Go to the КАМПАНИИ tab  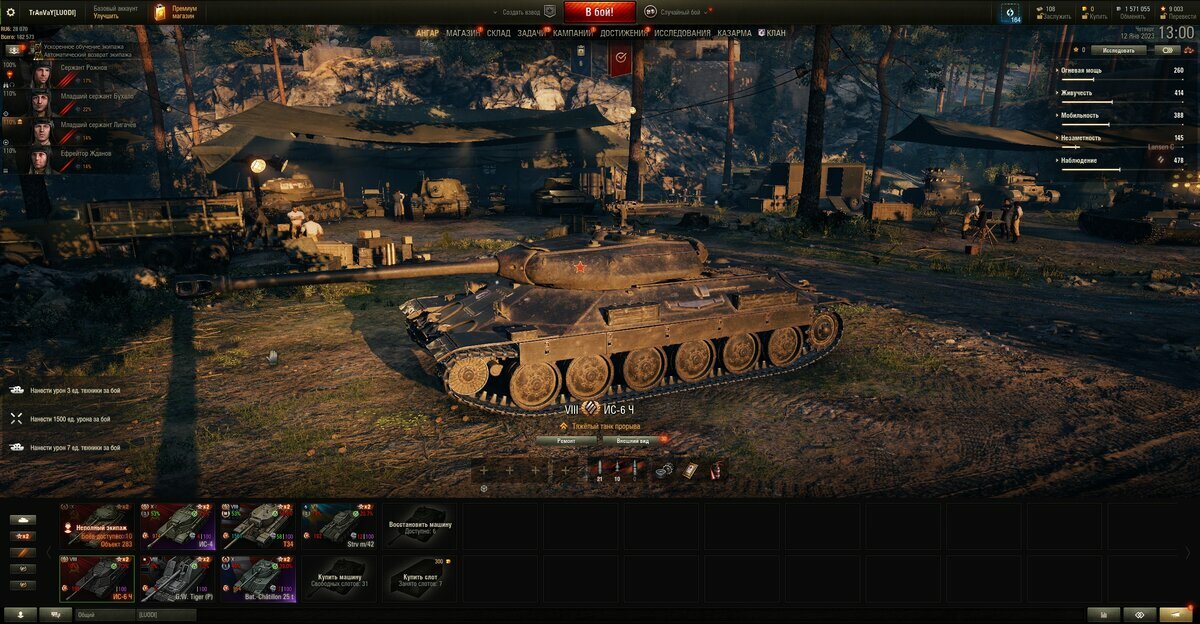572,33
